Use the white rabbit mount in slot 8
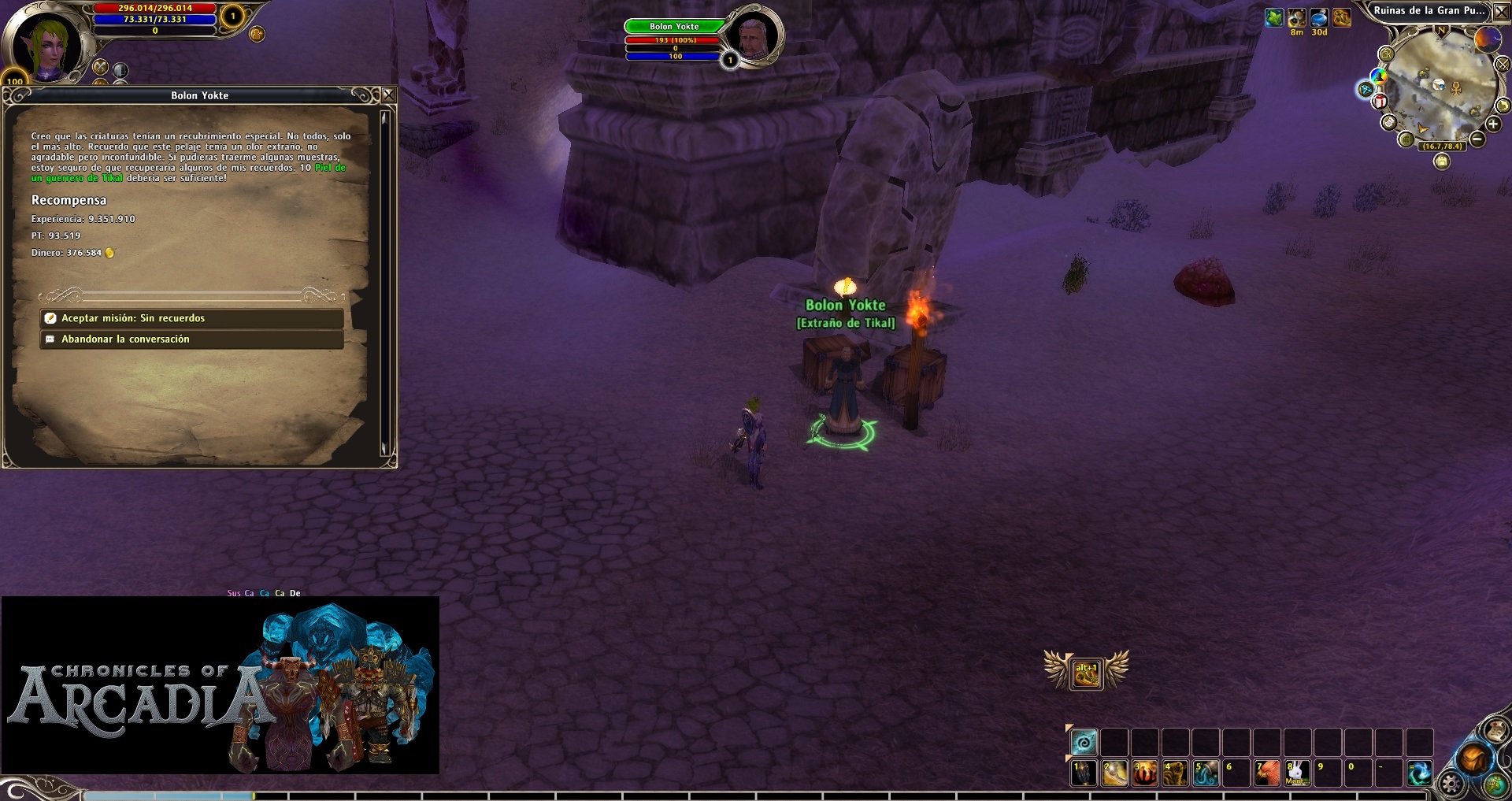 tap(1297, 773)
